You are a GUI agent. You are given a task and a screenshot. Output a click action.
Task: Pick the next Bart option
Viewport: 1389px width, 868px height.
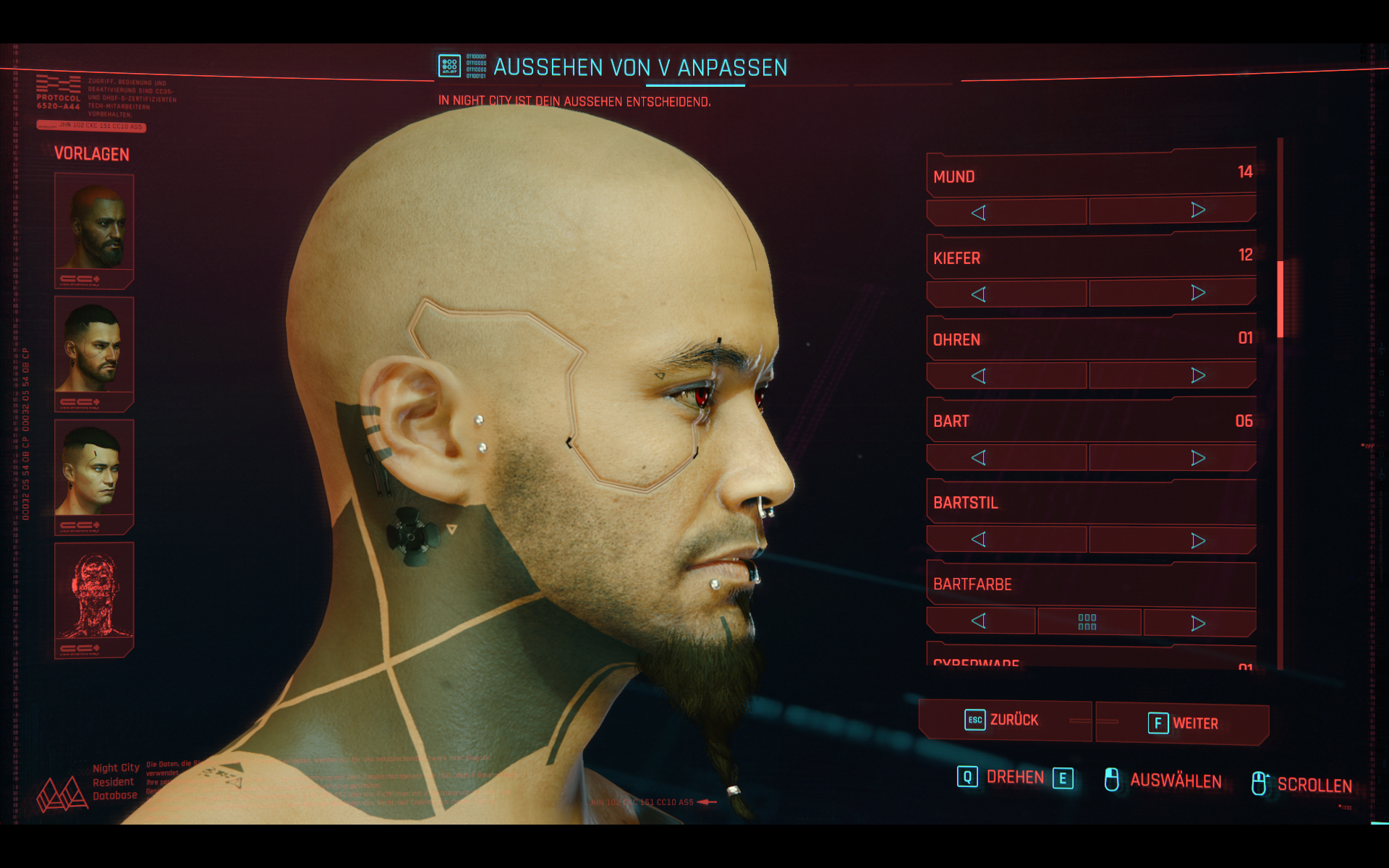1198,458
